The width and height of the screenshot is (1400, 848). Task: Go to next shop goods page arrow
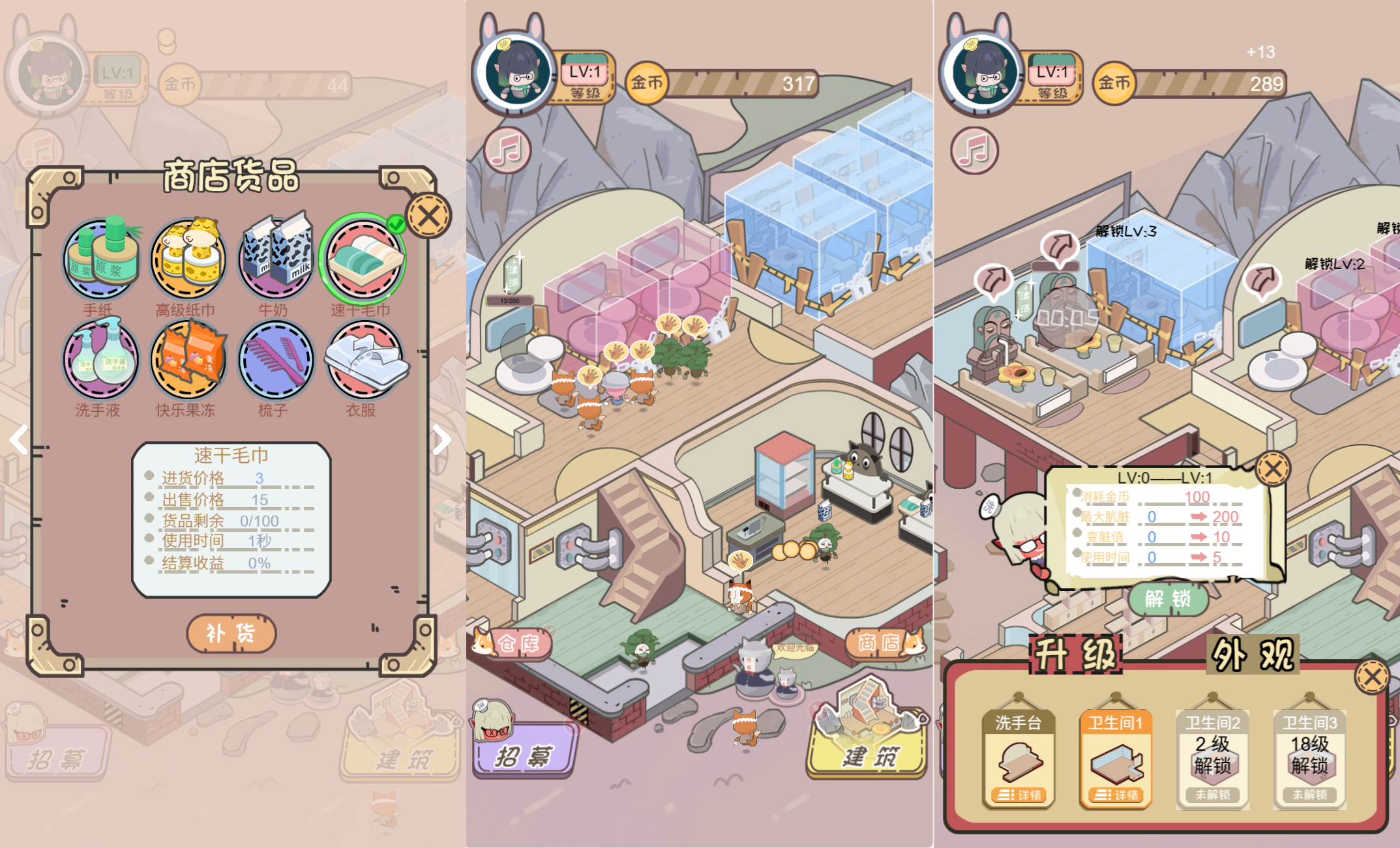point(442,440)
